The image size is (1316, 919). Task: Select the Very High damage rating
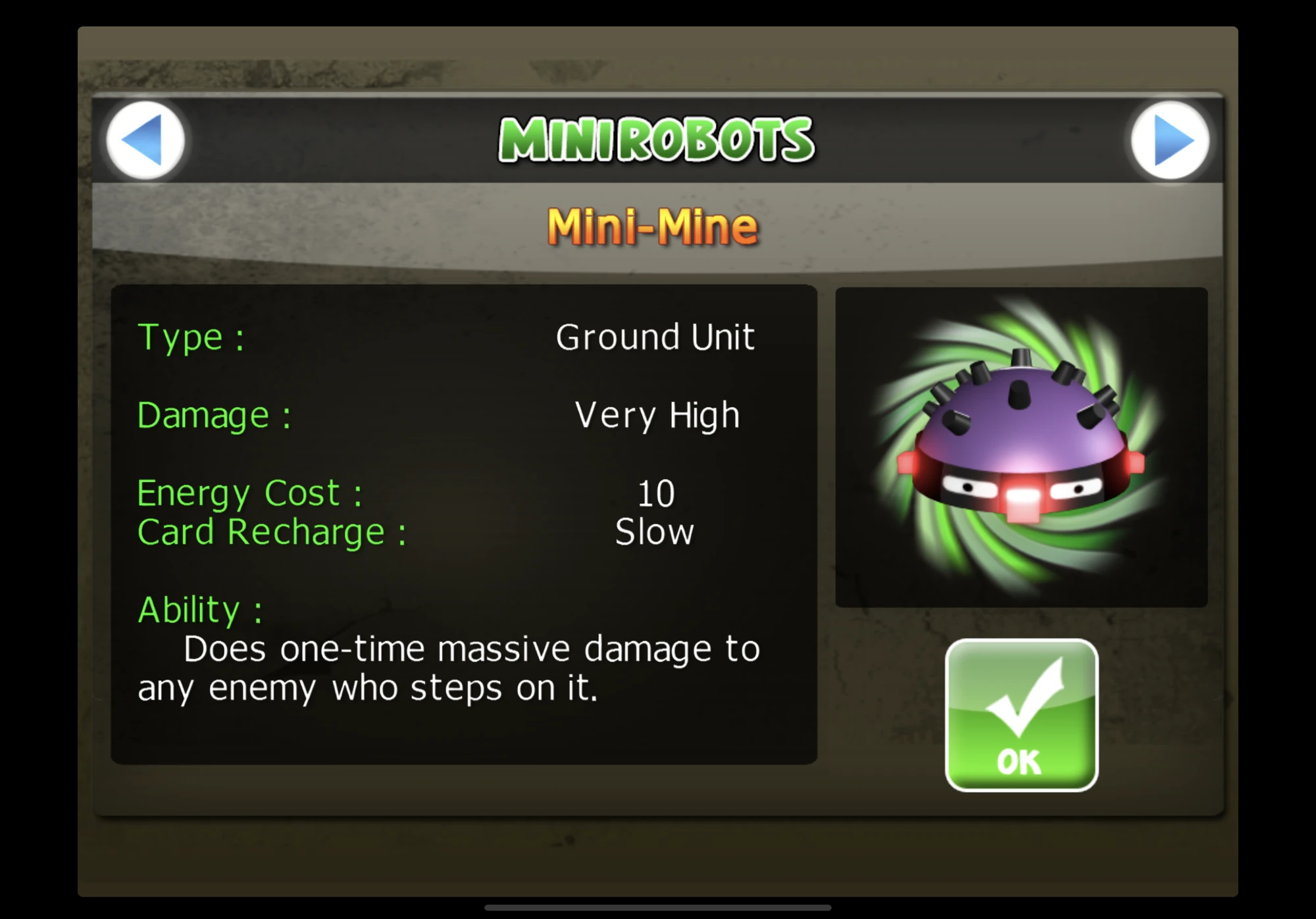click(656, 414)
